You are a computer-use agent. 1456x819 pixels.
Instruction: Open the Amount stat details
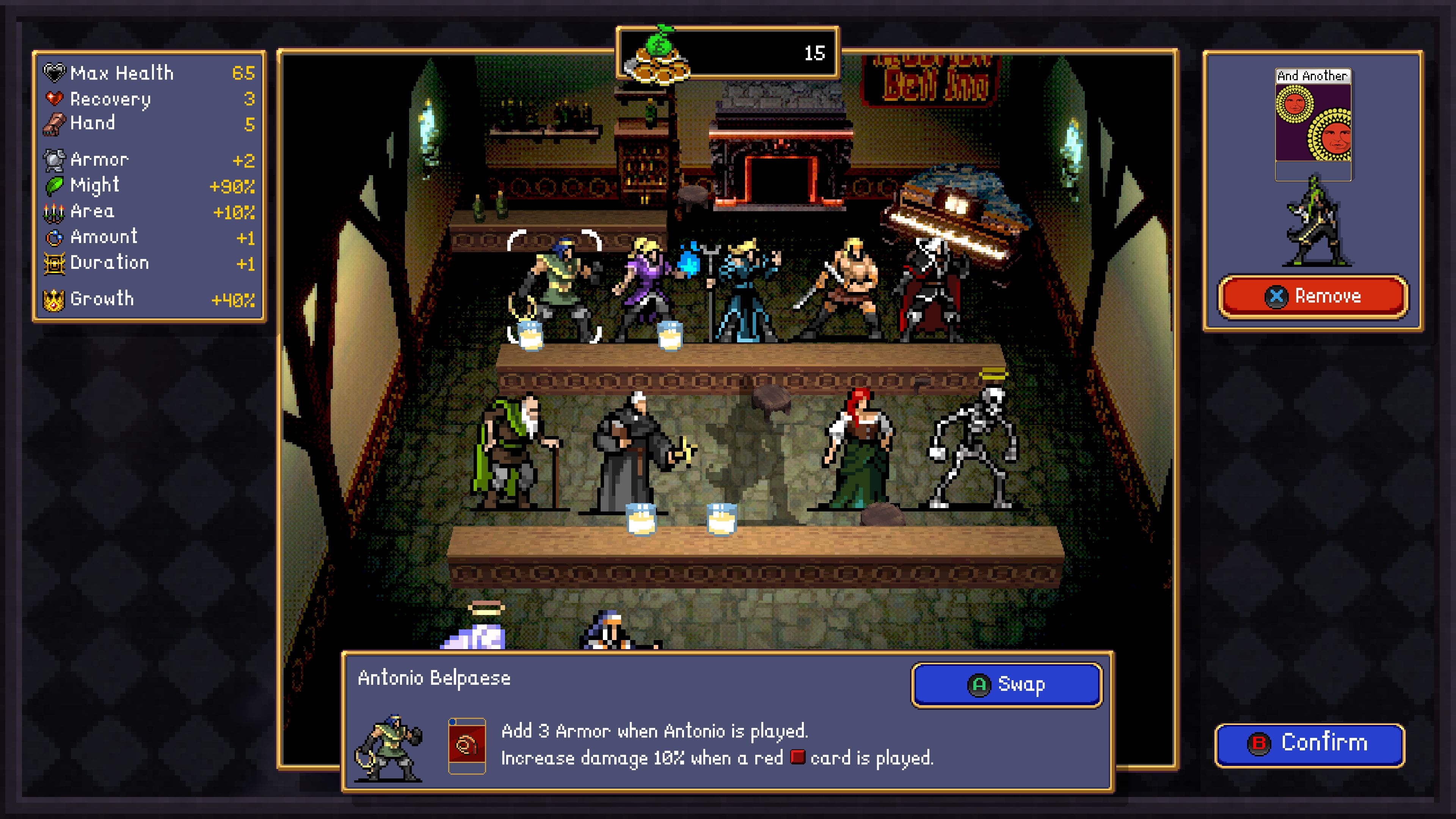click(54, 236)
